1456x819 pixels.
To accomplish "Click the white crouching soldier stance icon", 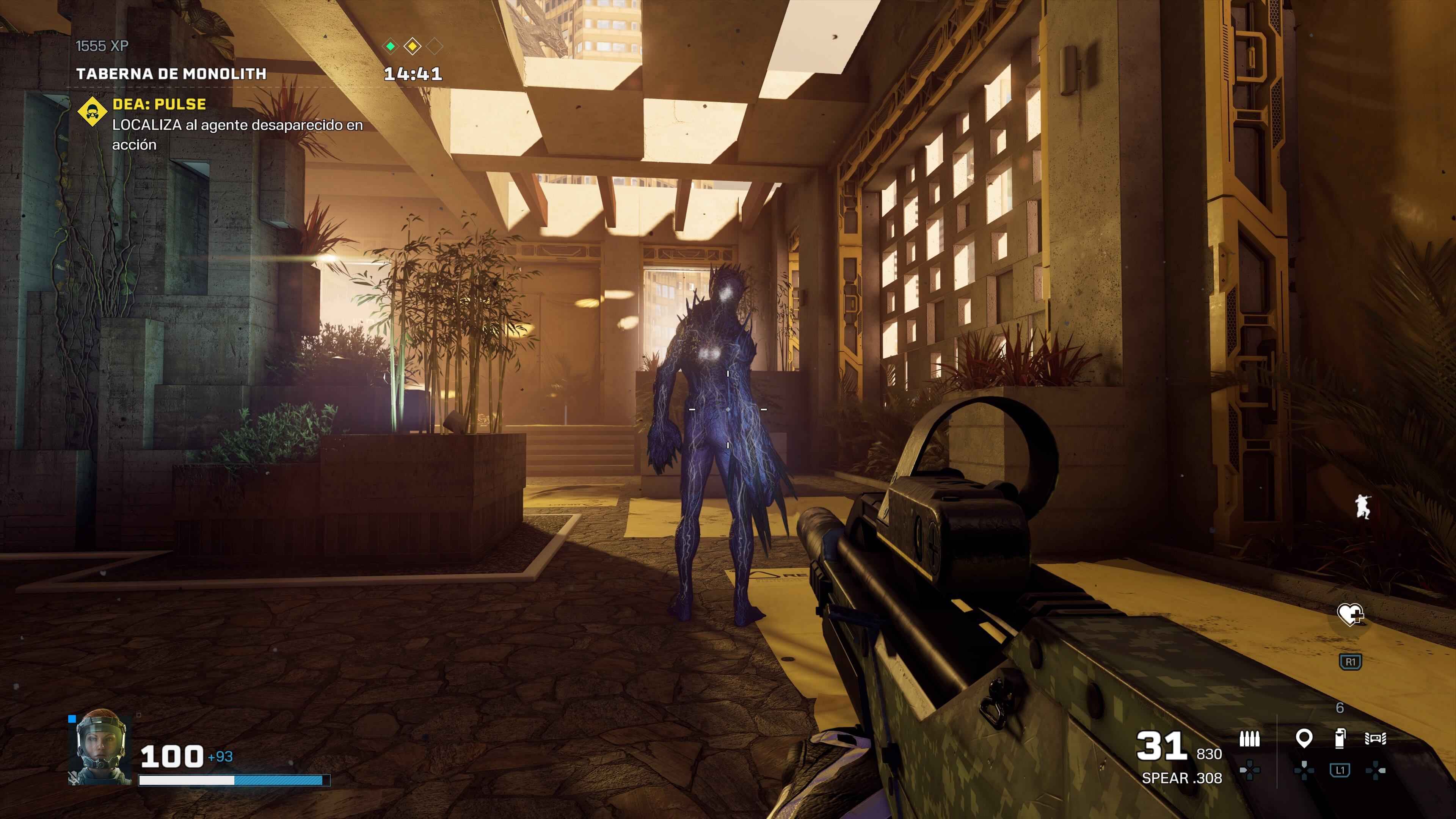I will coord(1363,507).
